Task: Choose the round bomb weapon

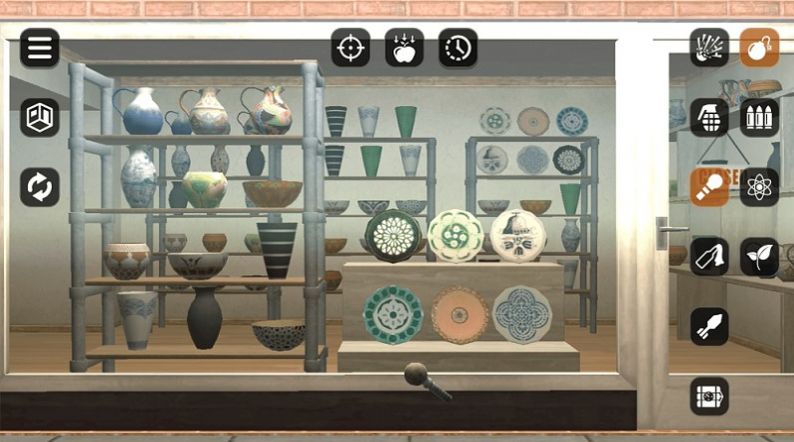Action: [x=759, y=48]
